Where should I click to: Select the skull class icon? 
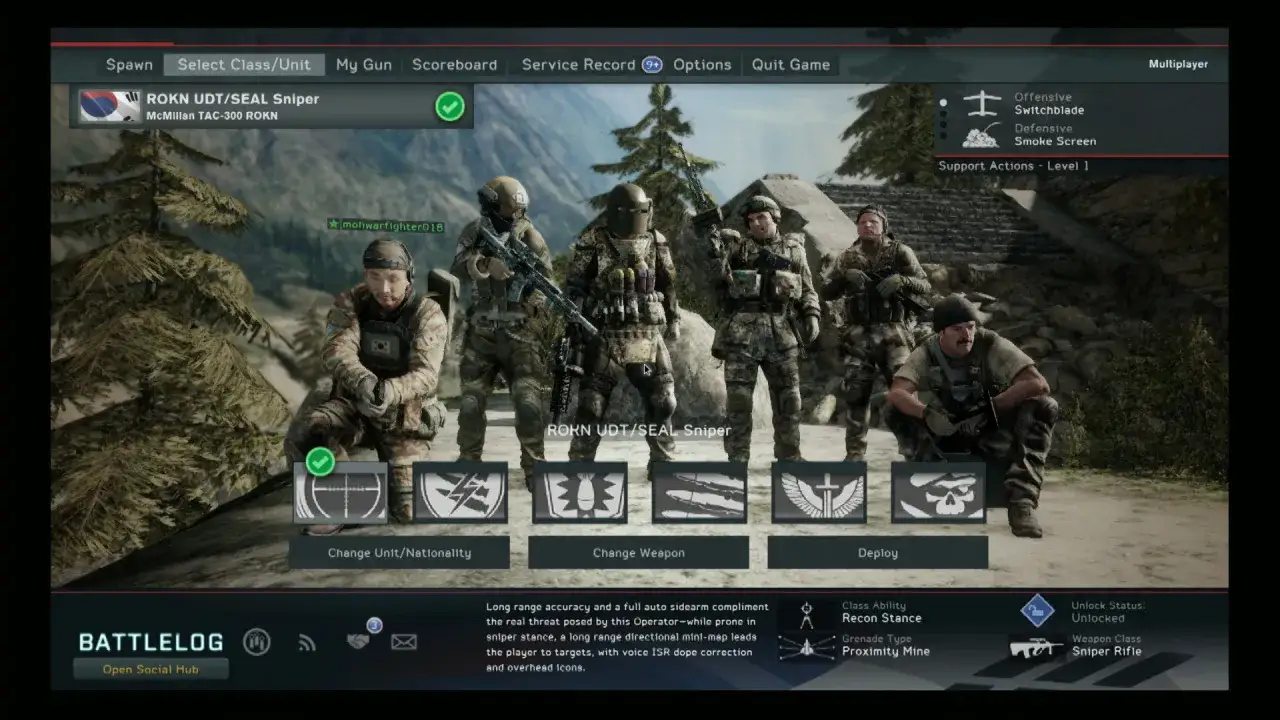pos(940,492)
